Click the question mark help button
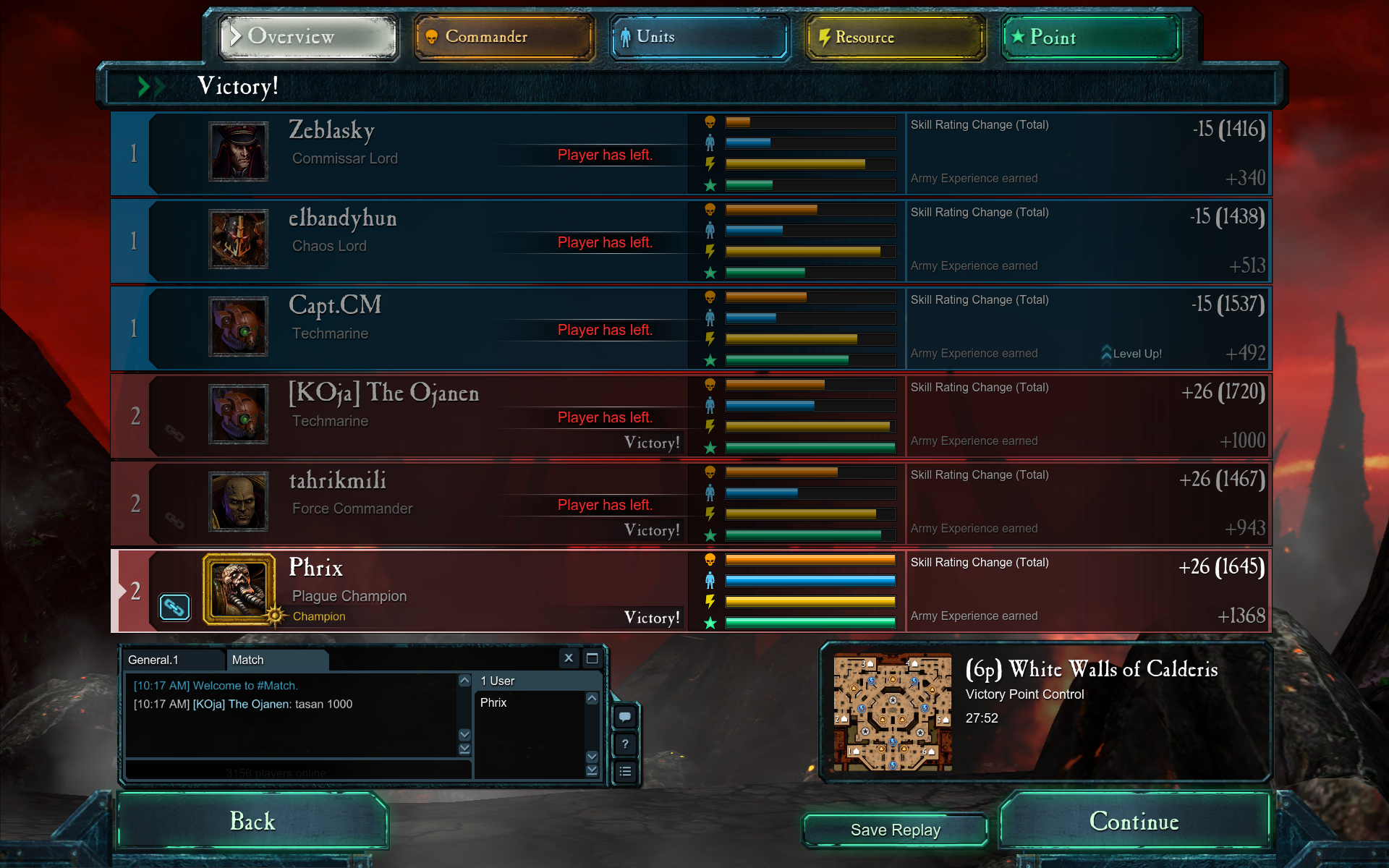This screenshot has width=1389, height=868. tap(625, 744)
